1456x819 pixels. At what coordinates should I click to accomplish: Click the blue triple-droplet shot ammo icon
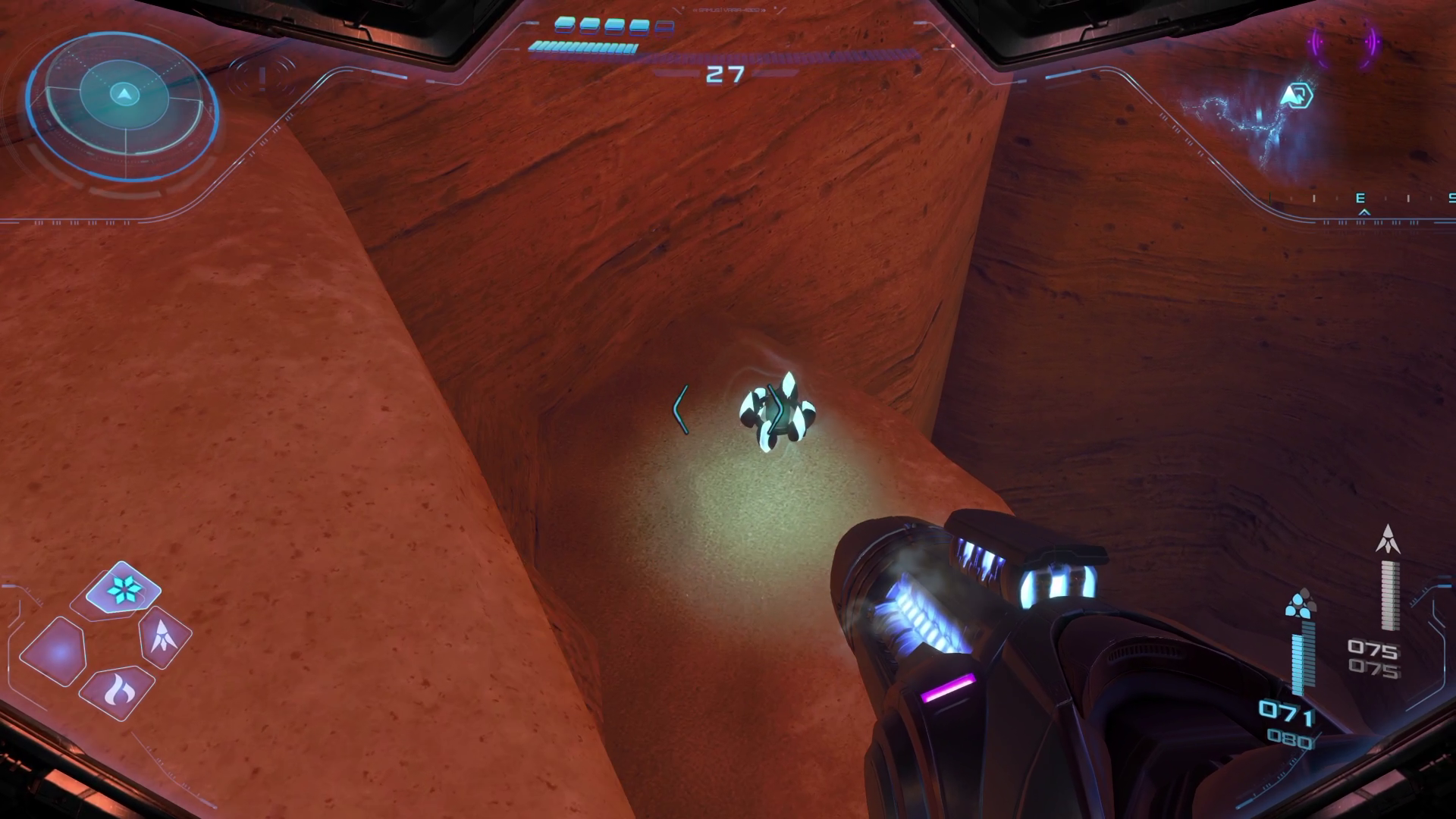coord(1301,603)
